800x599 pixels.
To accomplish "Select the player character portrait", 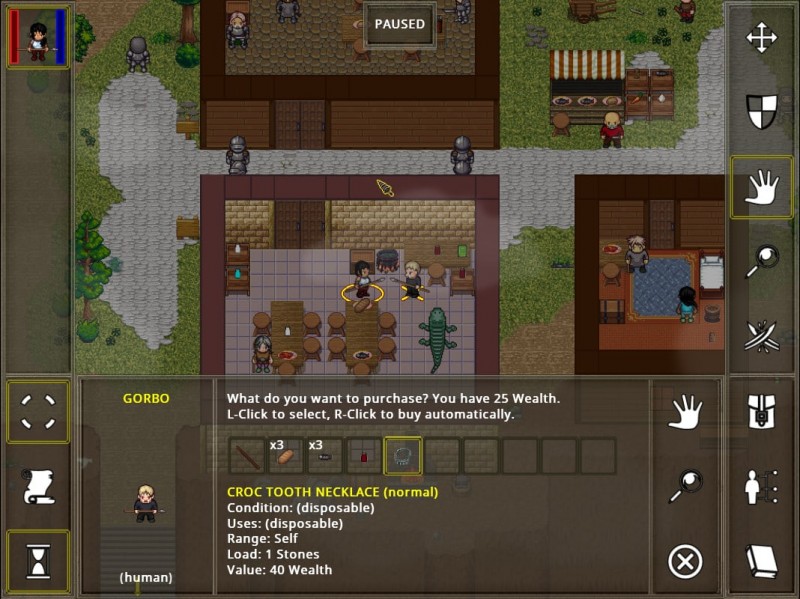I will click(x=38, y=39).
